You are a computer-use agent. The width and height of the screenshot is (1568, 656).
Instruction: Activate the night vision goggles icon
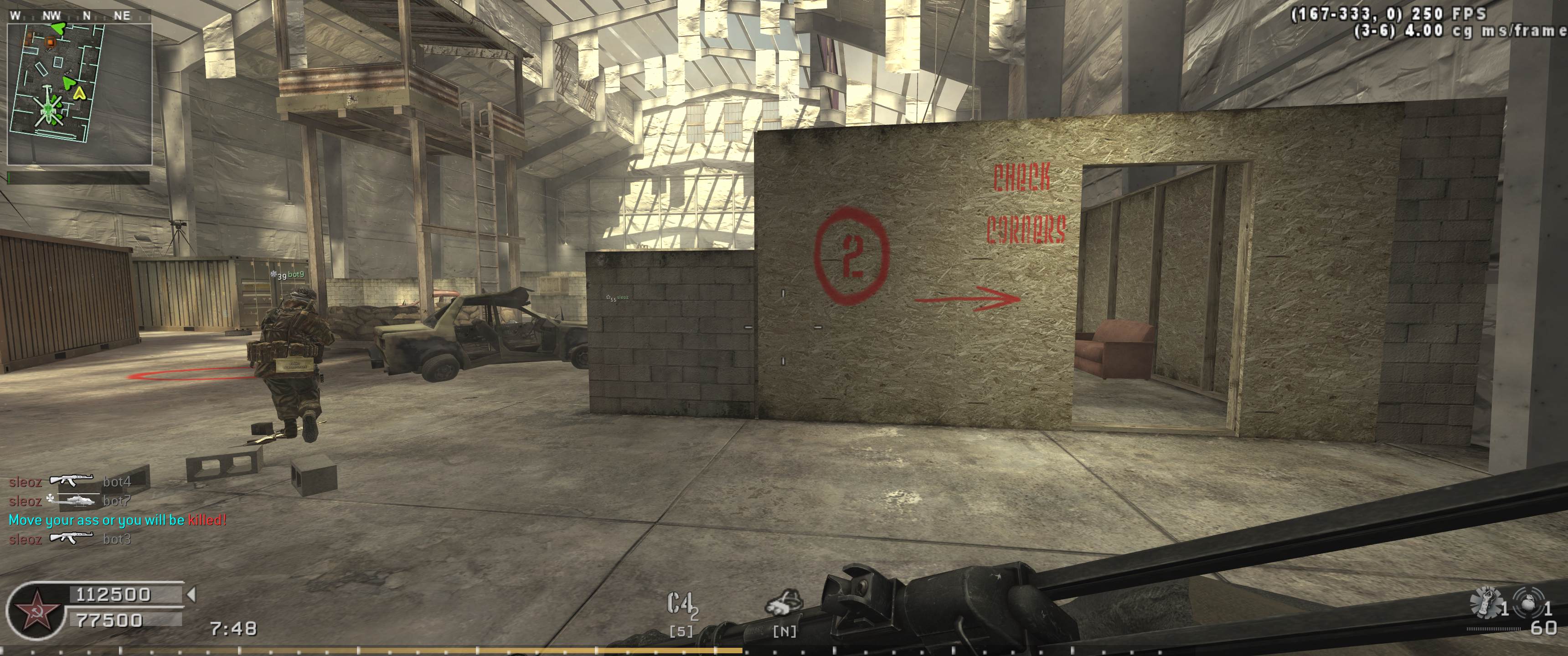(784, 603)
